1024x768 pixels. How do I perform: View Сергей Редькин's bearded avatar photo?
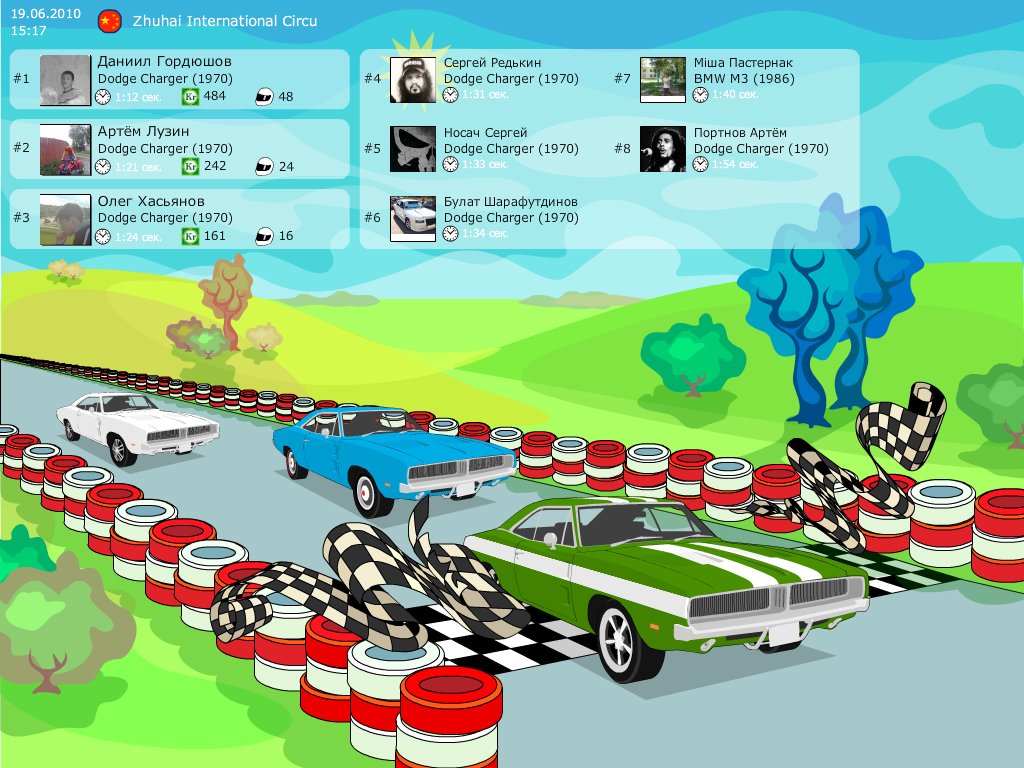pyautogui.click(x=412, y=80)
